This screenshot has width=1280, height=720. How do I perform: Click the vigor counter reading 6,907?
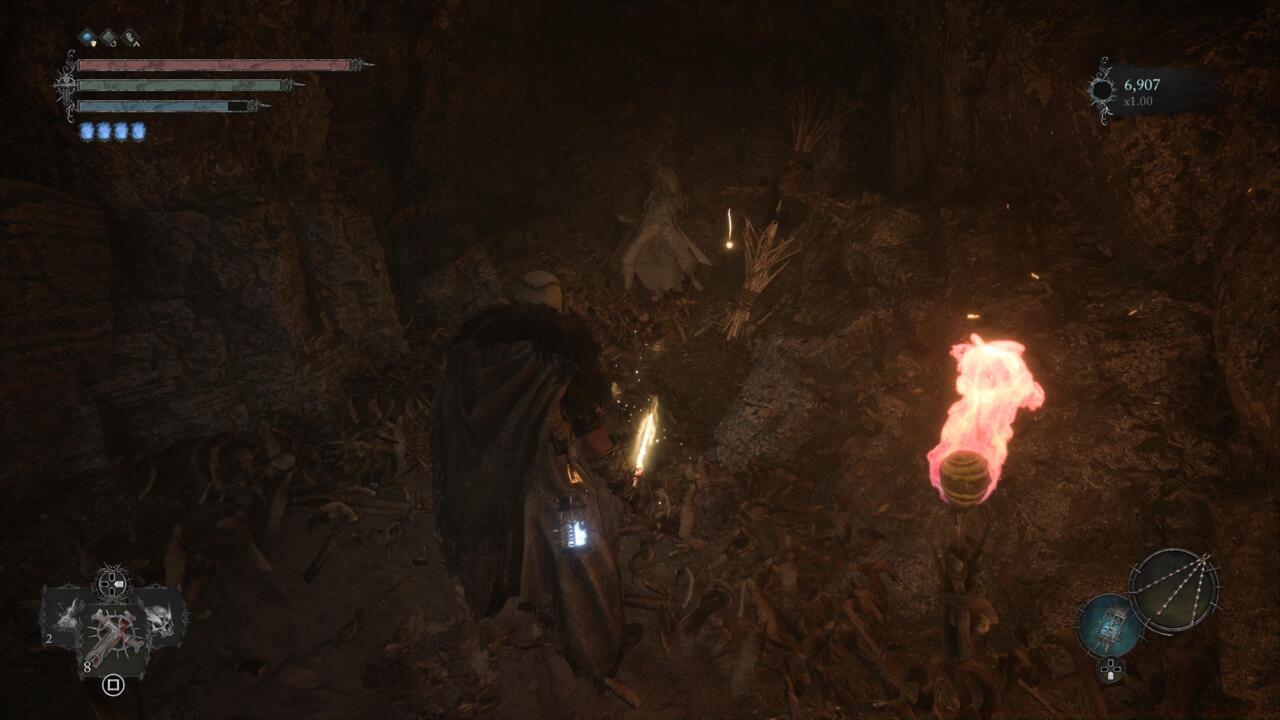tap(1143, 87)
